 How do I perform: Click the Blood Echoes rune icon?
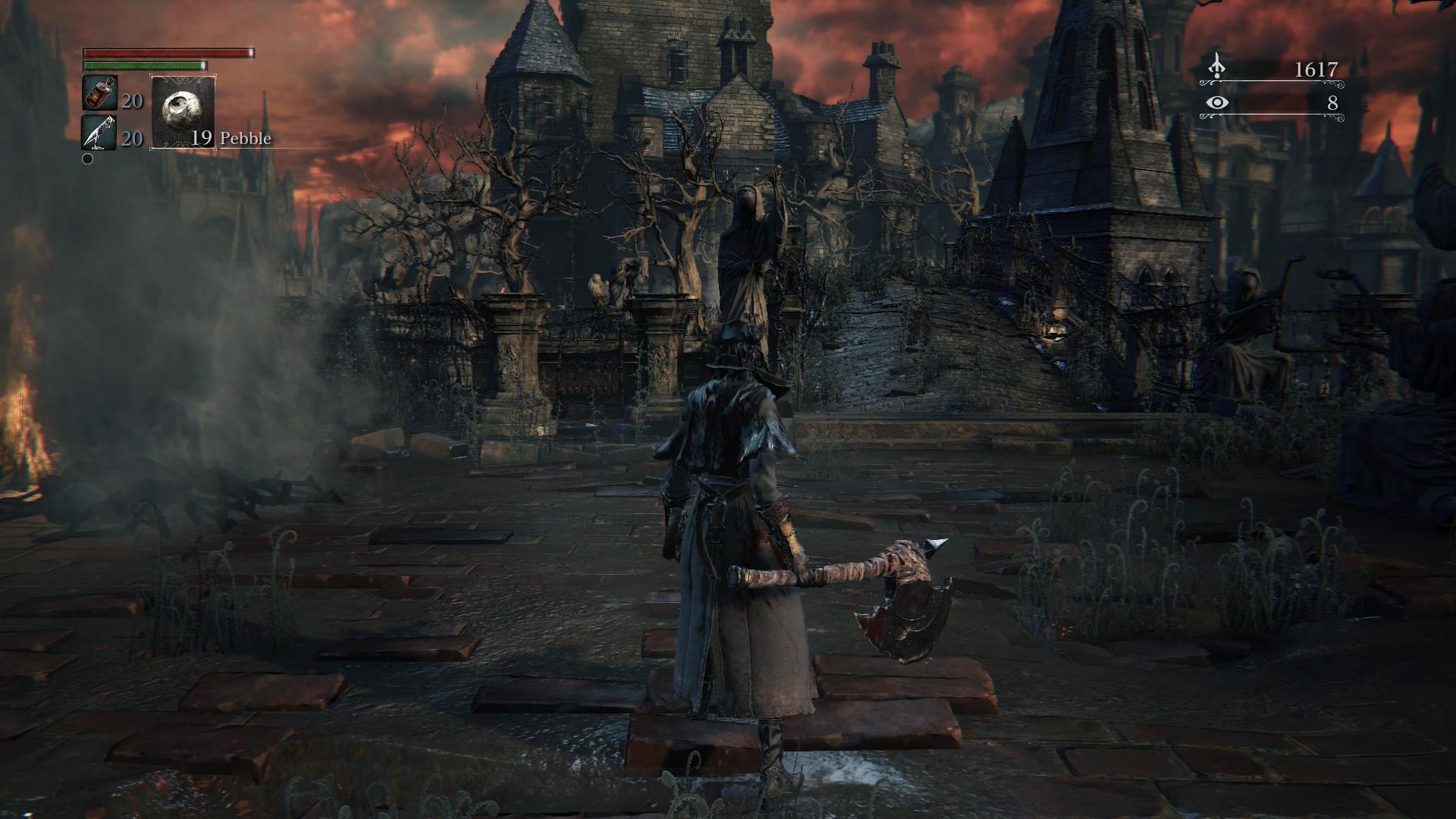click(1216, 65)
